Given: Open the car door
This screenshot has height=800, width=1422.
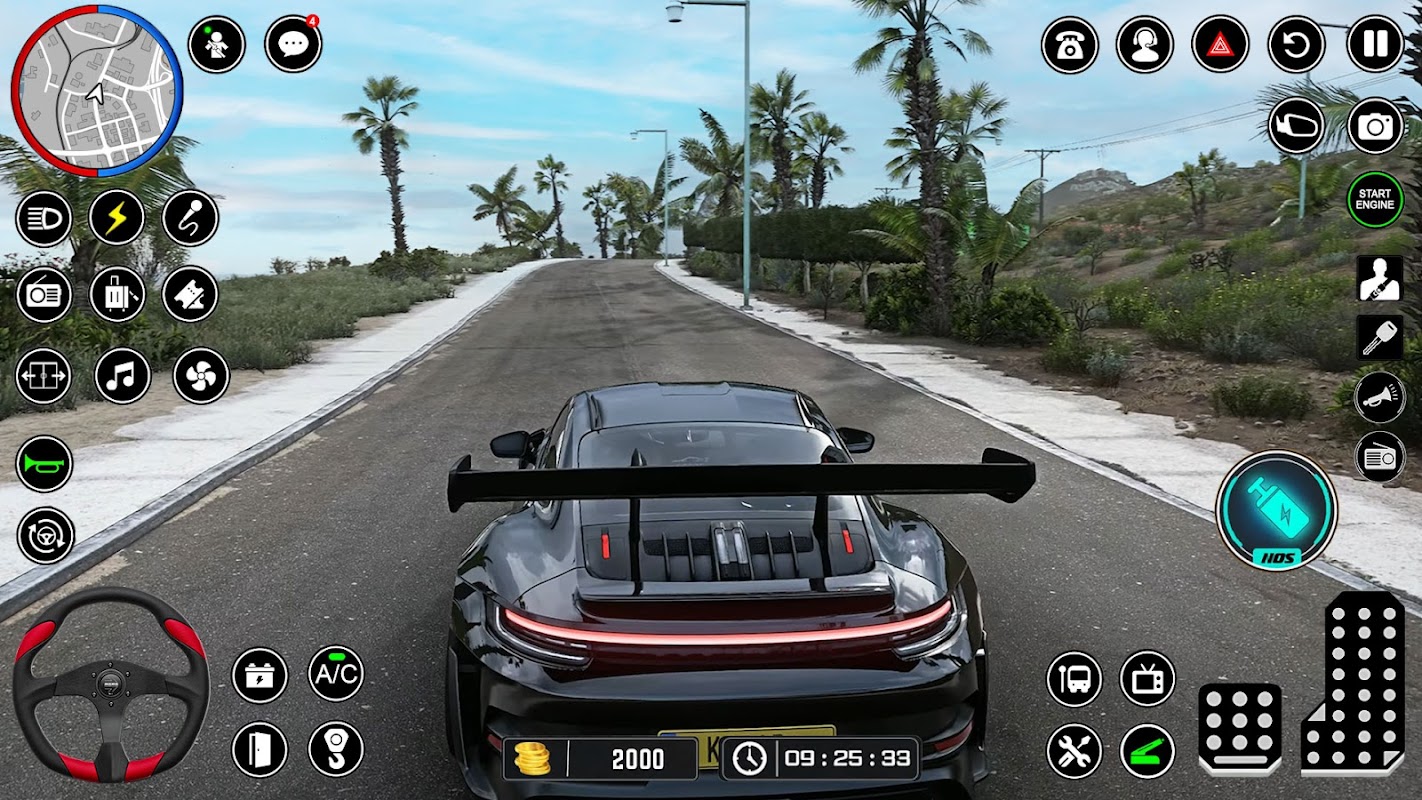Looking at the screenshot, I should pos(259,749).
